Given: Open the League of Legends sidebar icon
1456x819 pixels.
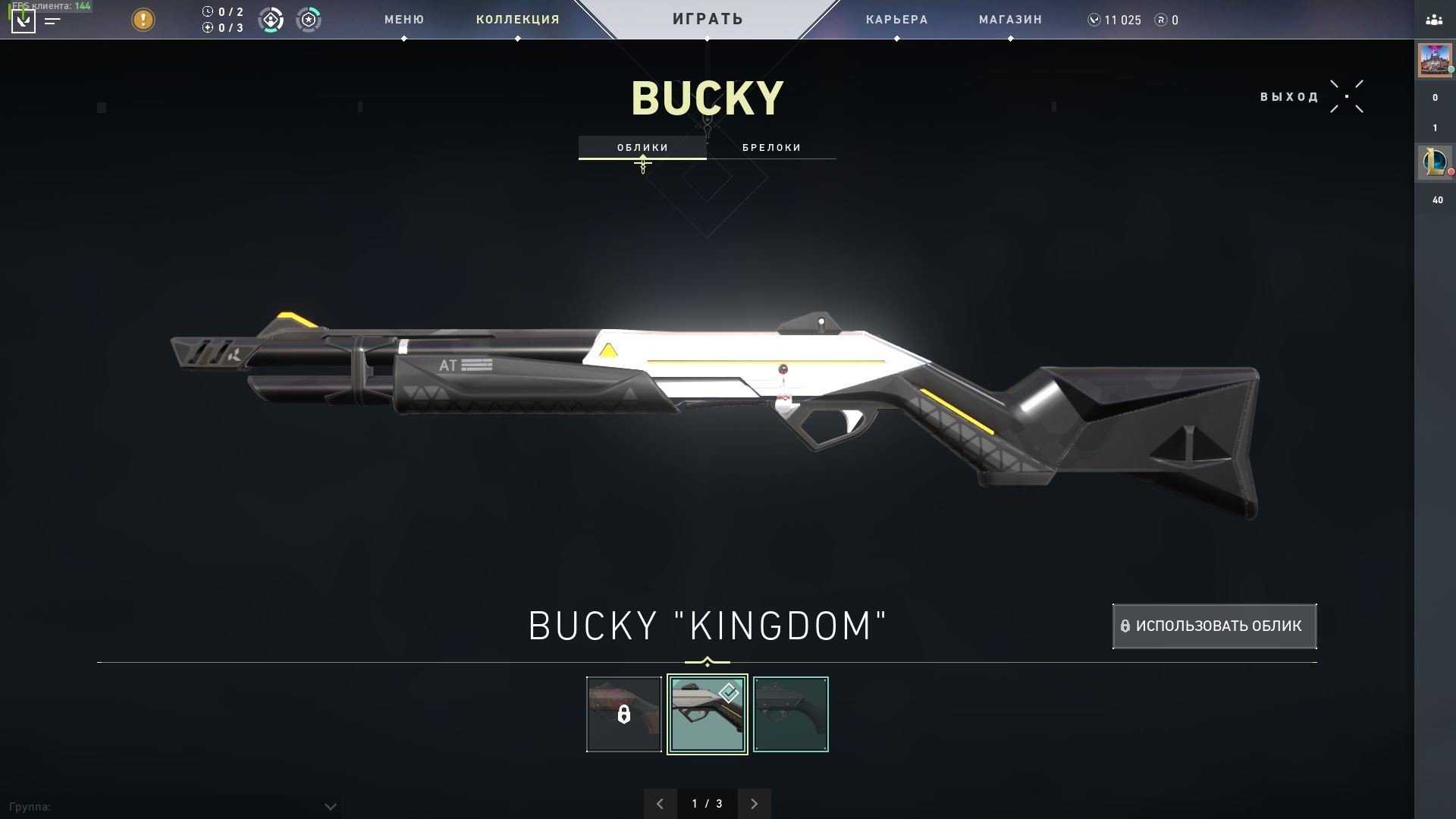Looking at the screenshot, I should [1434, 162].
